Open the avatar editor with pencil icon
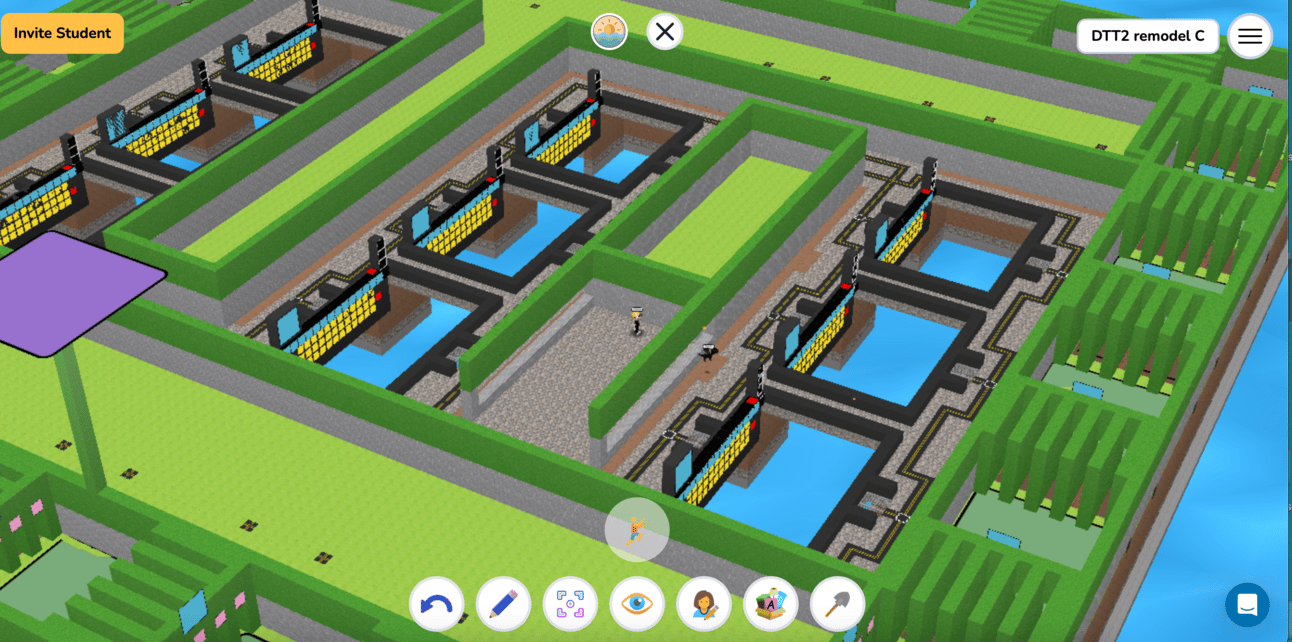Viewport: 1292px width, 642px height. 704,604
